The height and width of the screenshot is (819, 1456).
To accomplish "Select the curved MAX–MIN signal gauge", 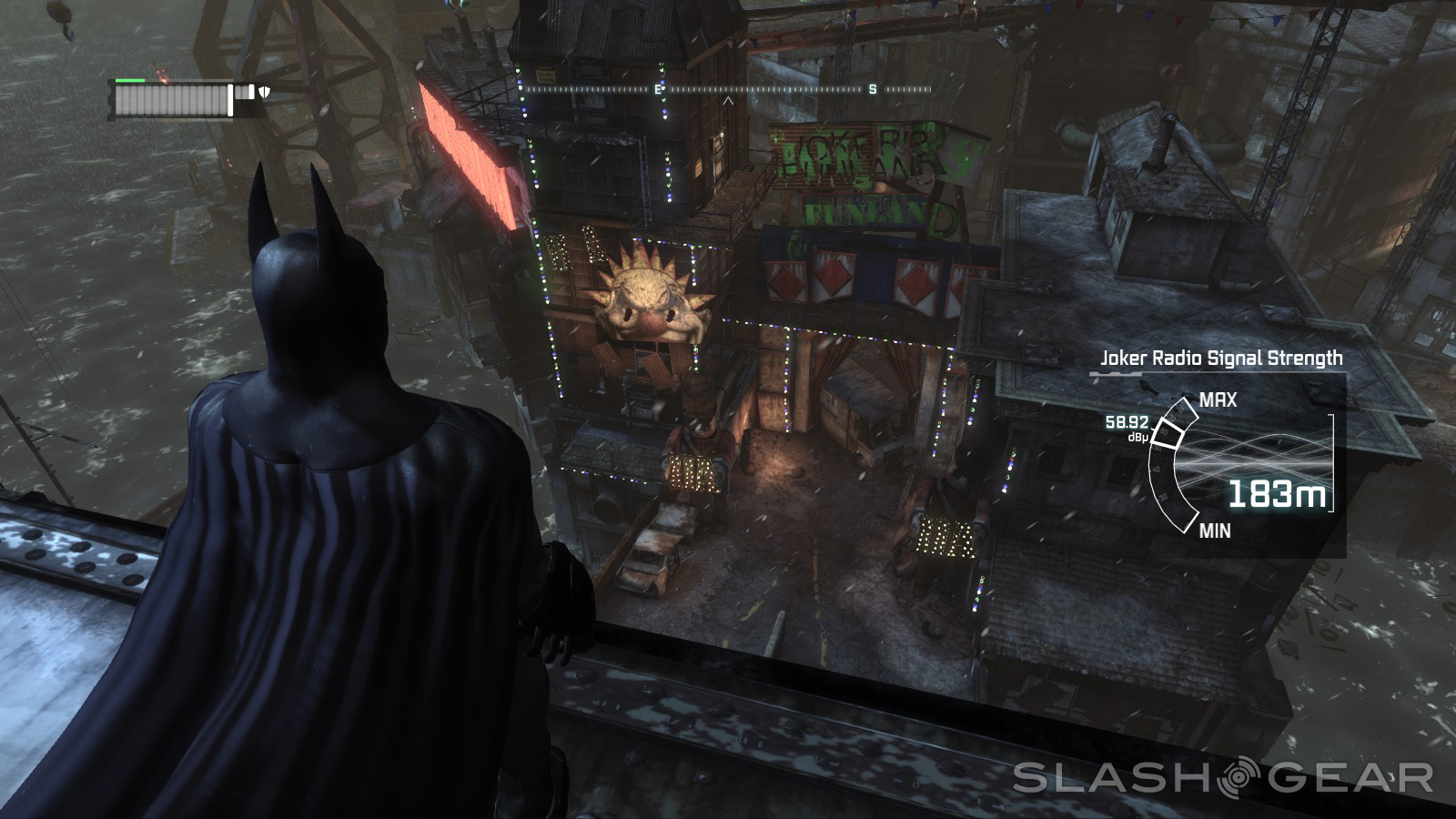I will click(x=1172, y=465).
